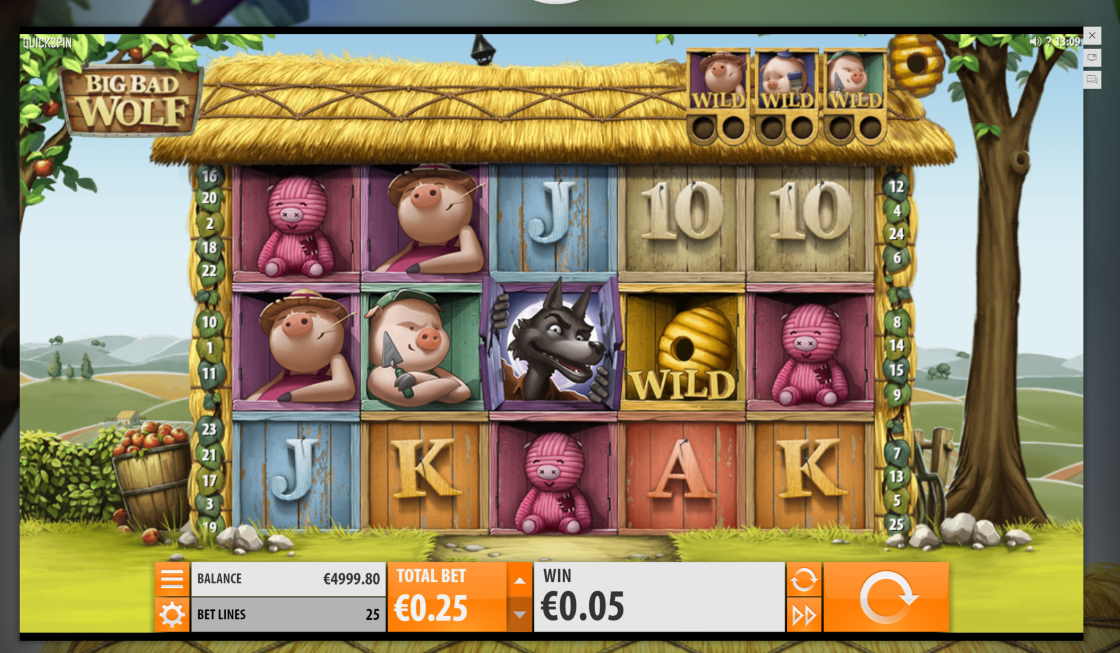Increase total bet with the up arrow
This screenshot has height=653, width=1120.
tap(519, 579)
